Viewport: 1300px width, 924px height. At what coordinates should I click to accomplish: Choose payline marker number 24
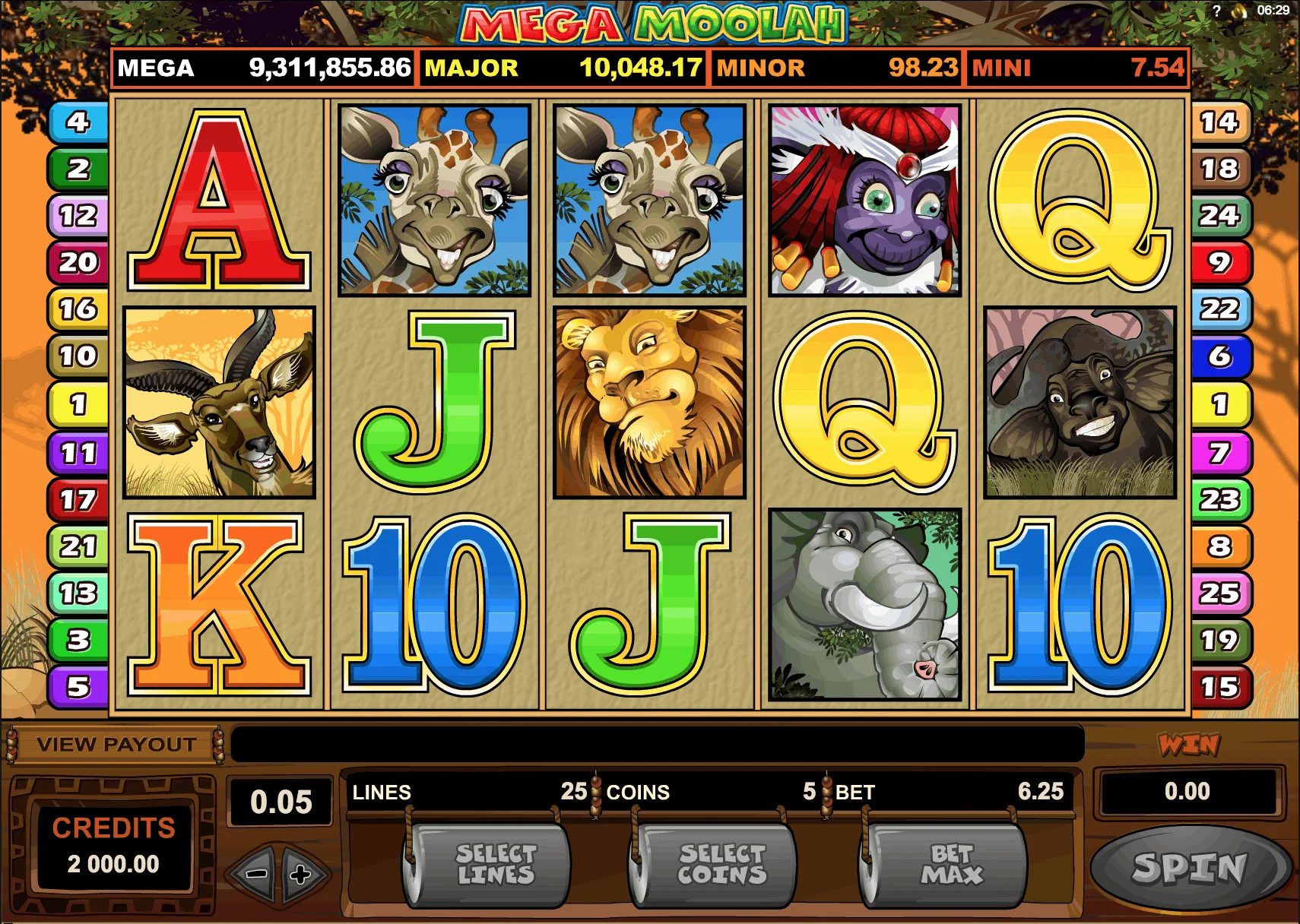coord(1219,217)
